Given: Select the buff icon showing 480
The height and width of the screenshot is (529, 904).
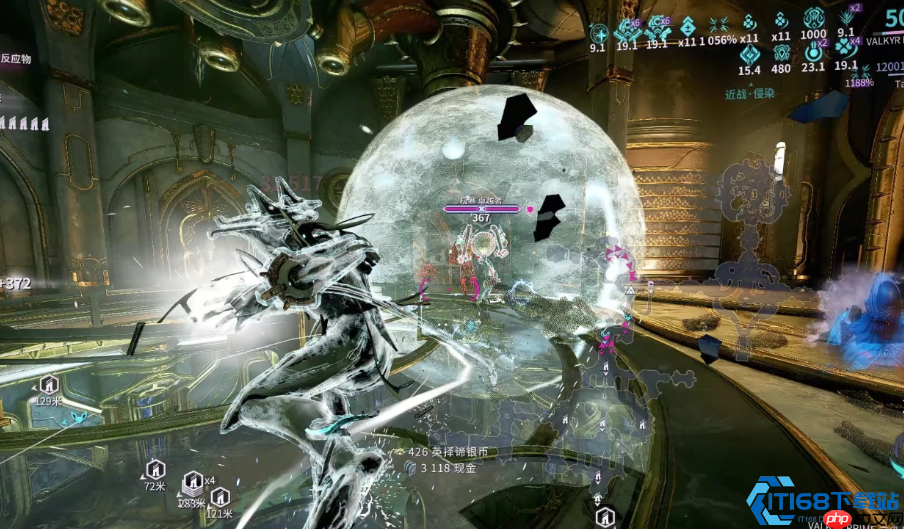Looking at the screenshot, I should (x=781, y=53).
